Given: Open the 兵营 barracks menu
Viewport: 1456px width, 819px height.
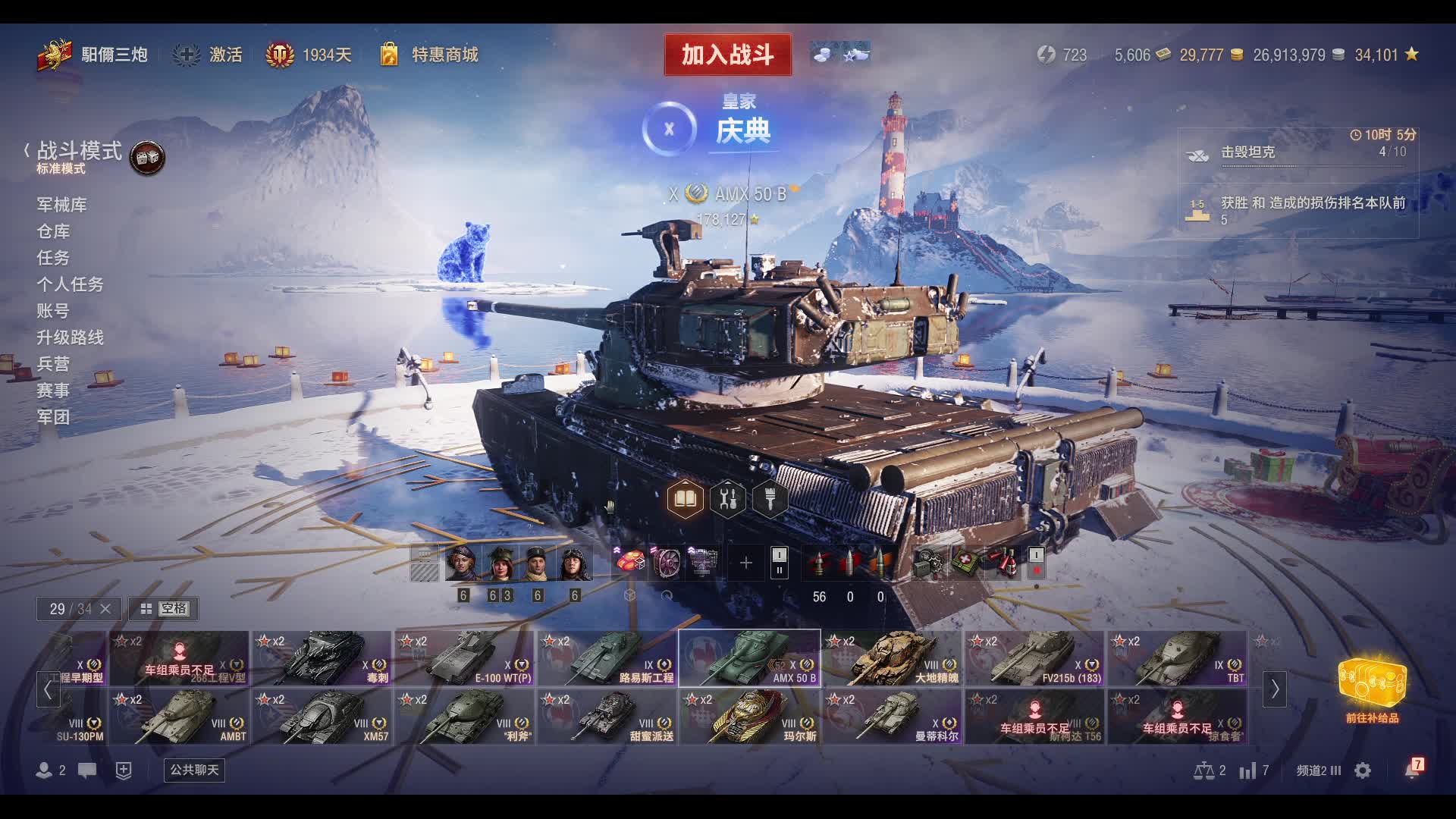Looking at the screenshot, I should pos(53,364).
